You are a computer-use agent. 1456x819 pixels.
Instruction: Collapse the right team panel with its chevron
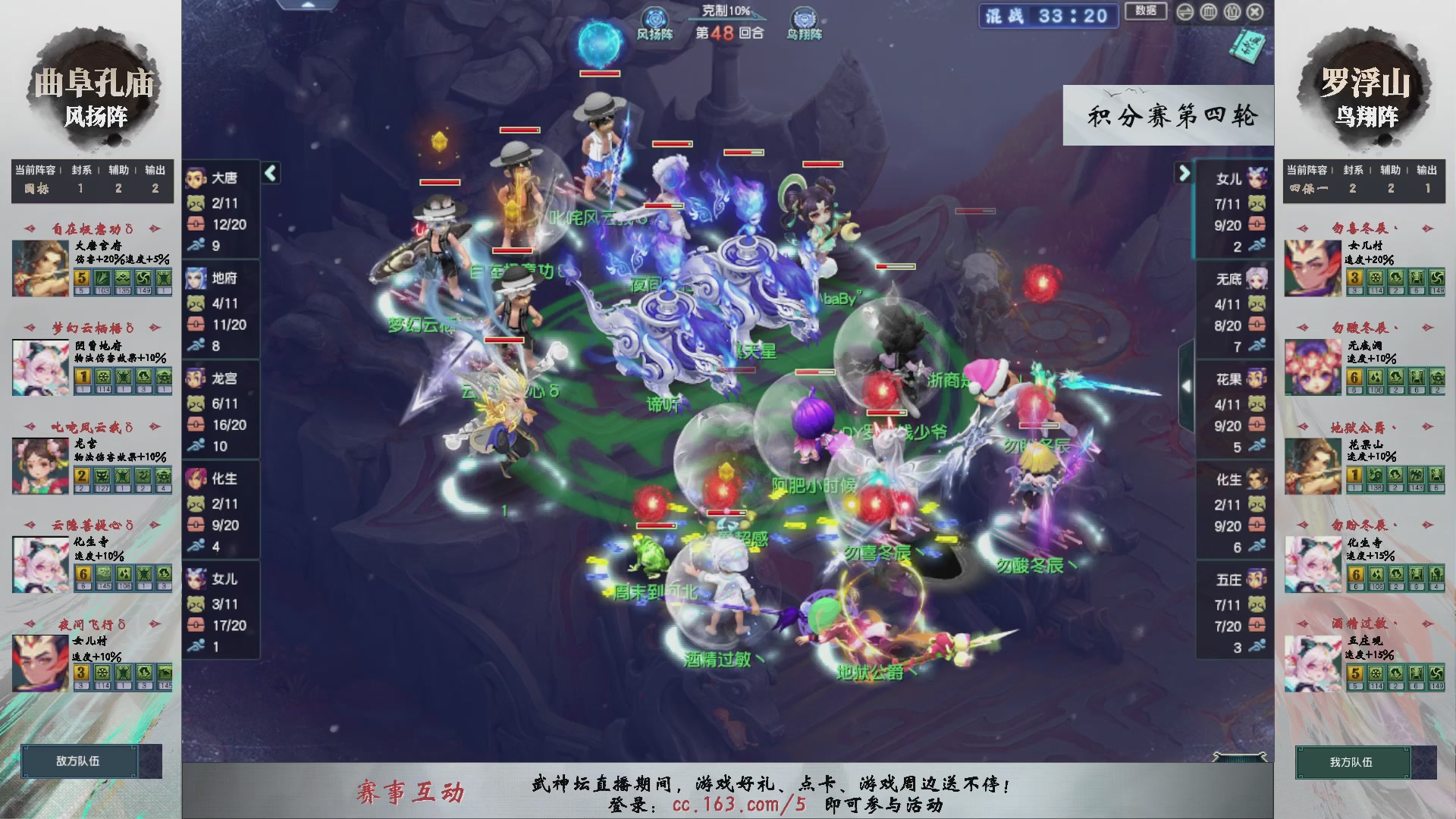click(1183, 173)
